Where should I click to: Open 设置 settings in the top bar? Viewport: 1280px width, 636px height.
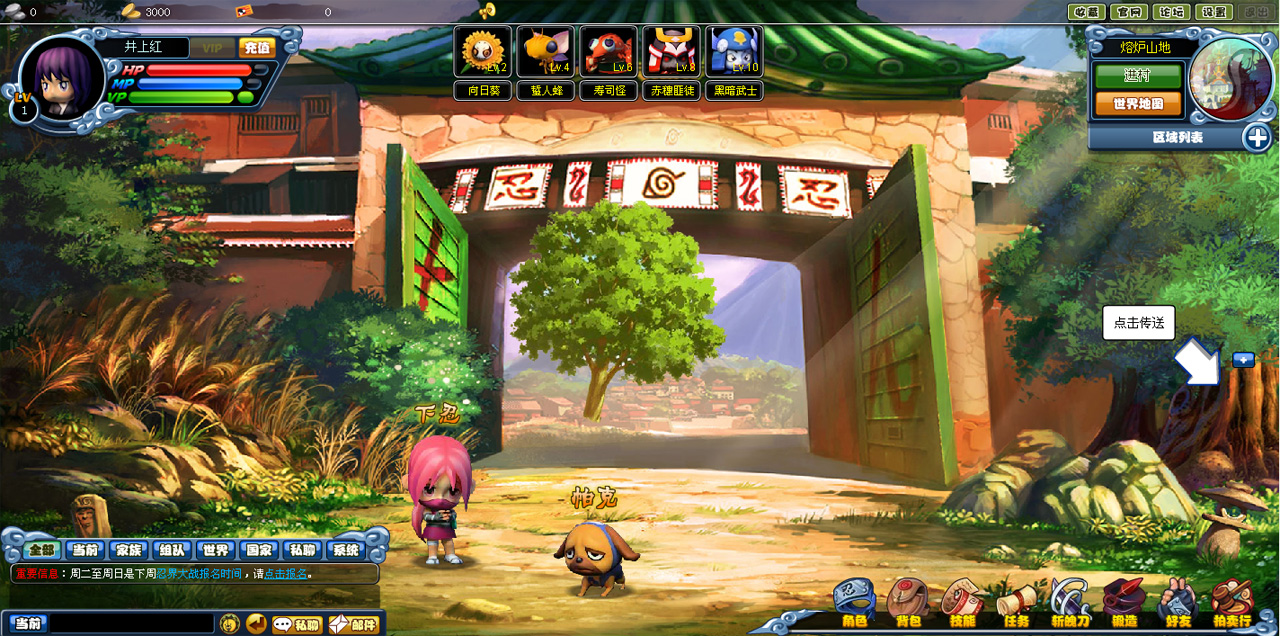[1213, 12]
